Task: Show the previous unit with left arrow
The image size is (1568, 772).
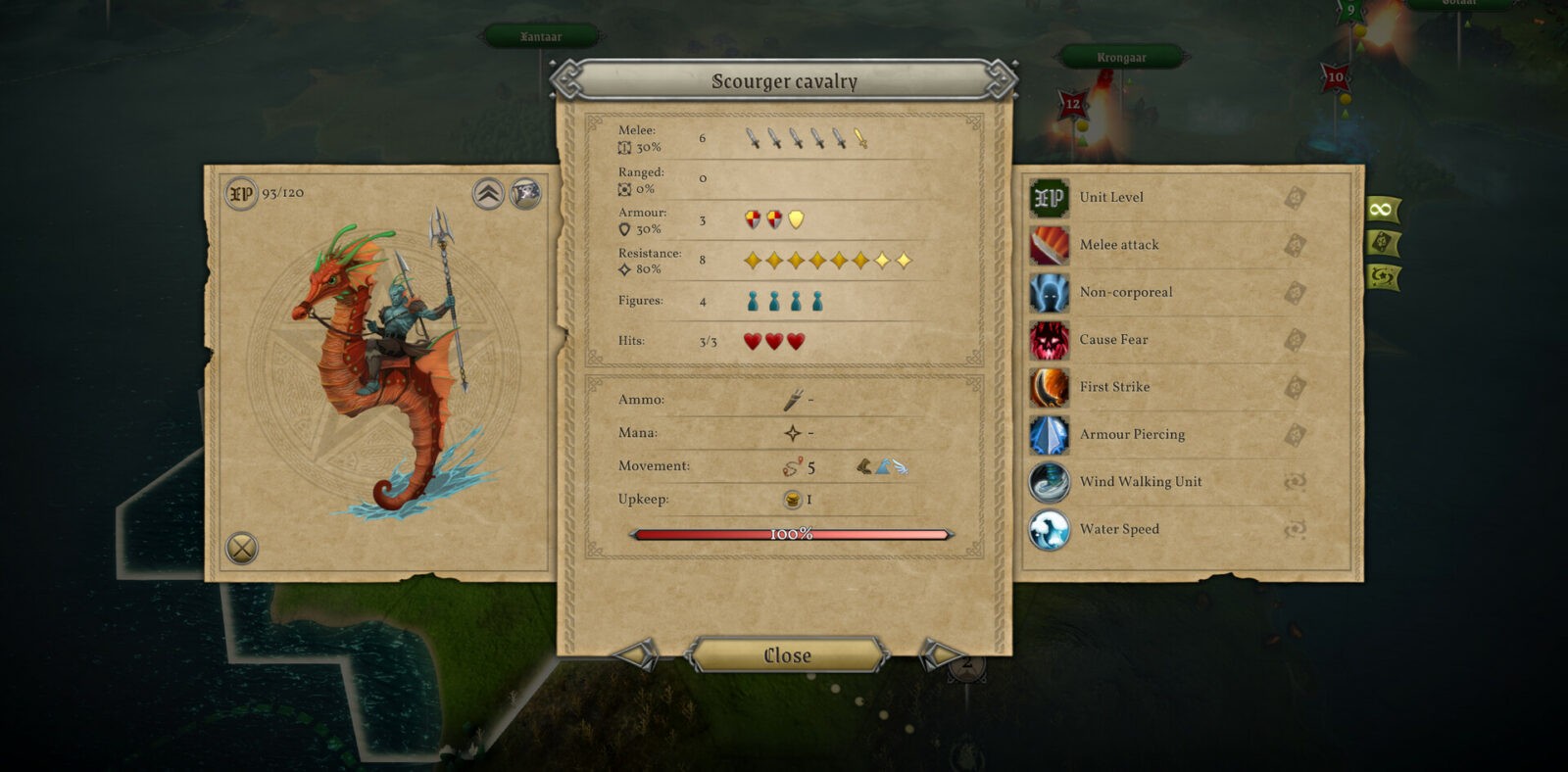Action: pos(637,653)
